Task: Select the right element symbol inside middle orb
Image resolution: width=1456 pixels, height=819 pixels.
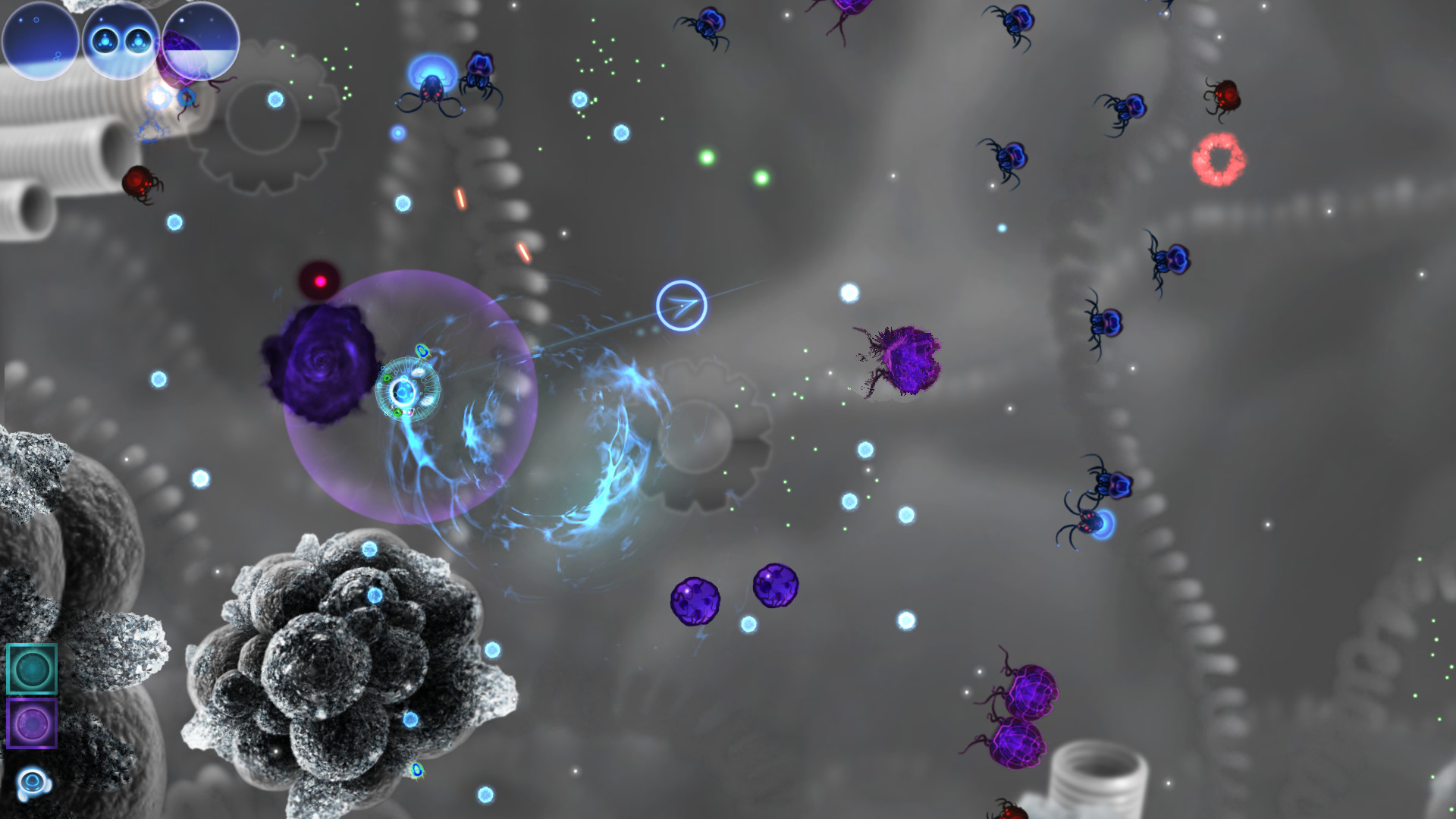Action: (x=137, y=39)
